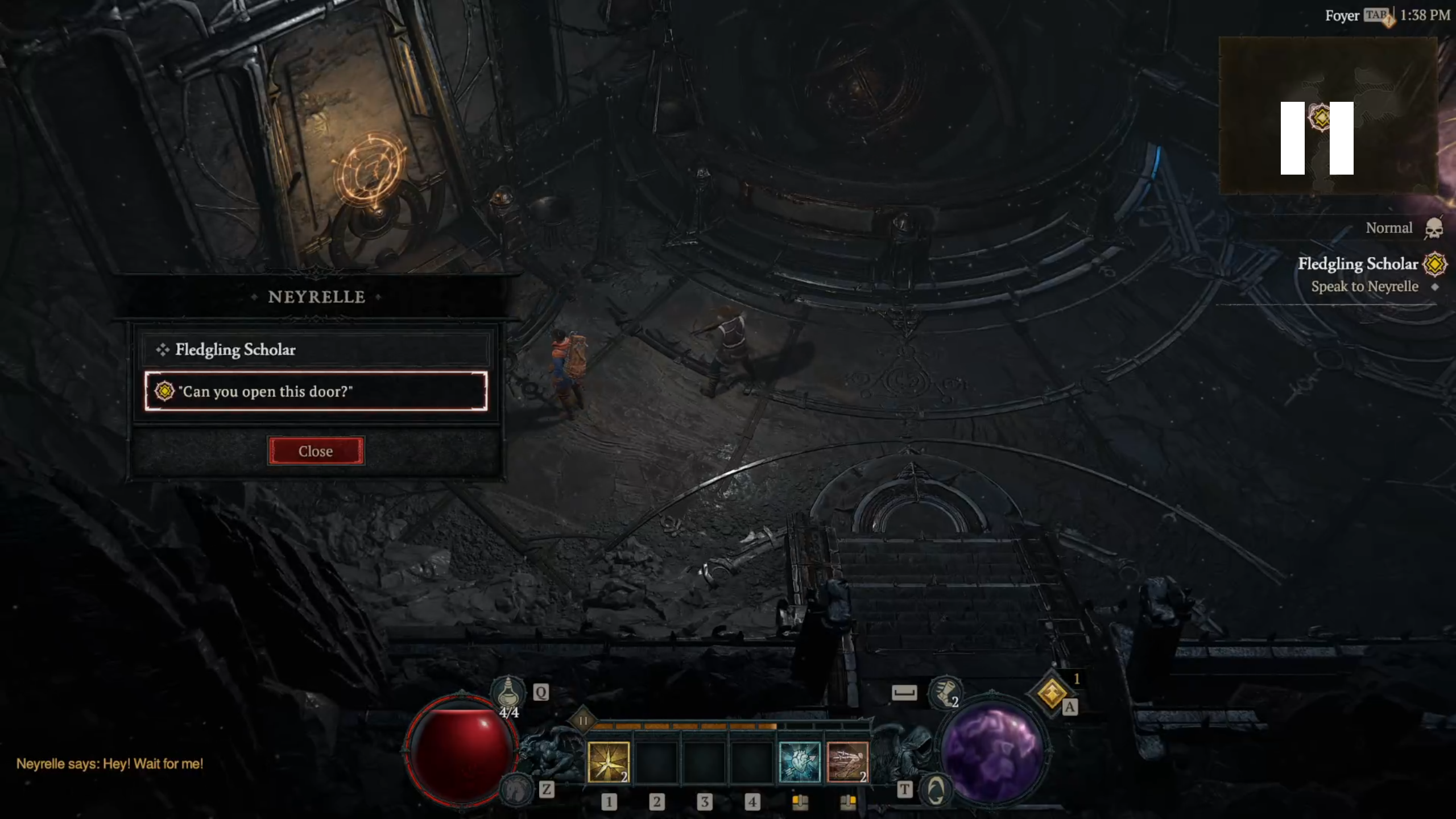Activate the pierced heart skill

click(x=799, y=762)
